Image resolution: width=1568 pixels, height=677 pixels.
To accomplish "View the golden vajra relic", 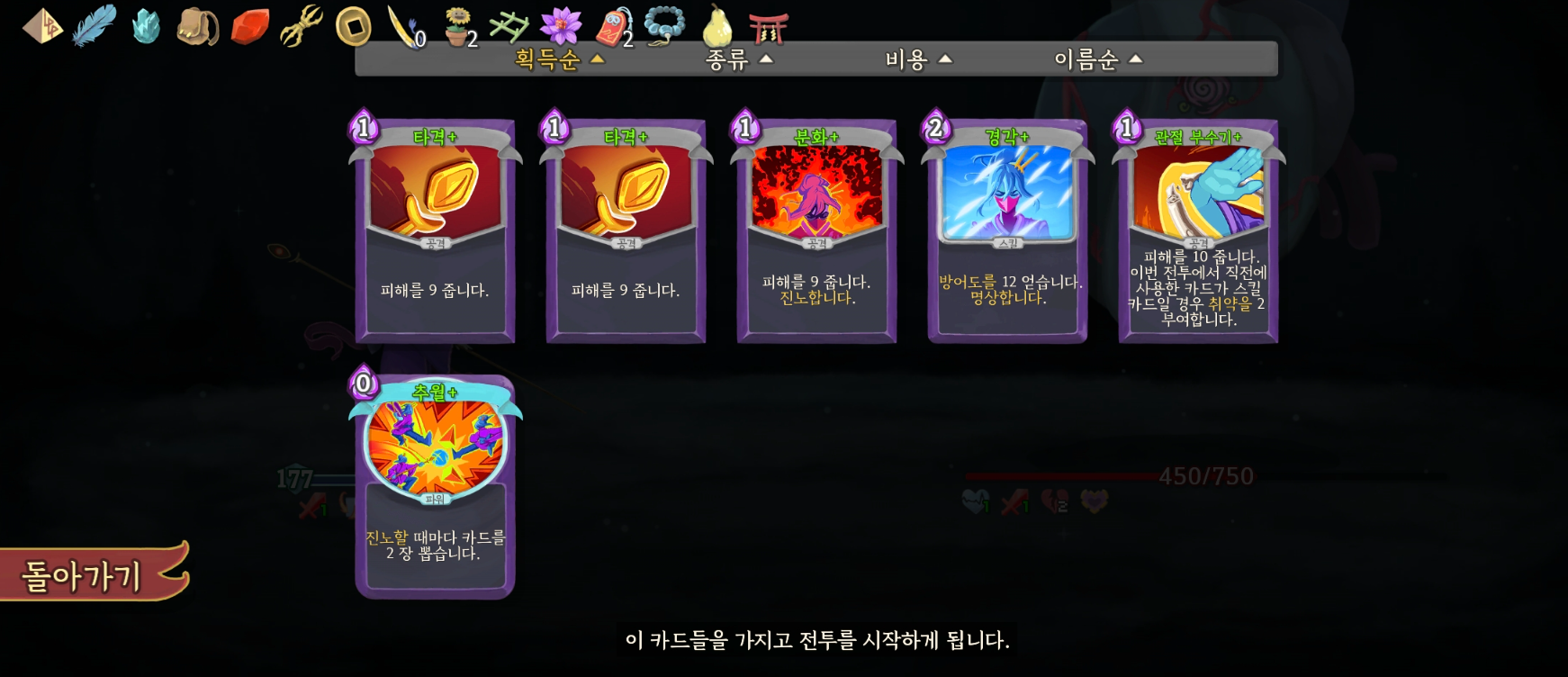I will tap(302, 25).
